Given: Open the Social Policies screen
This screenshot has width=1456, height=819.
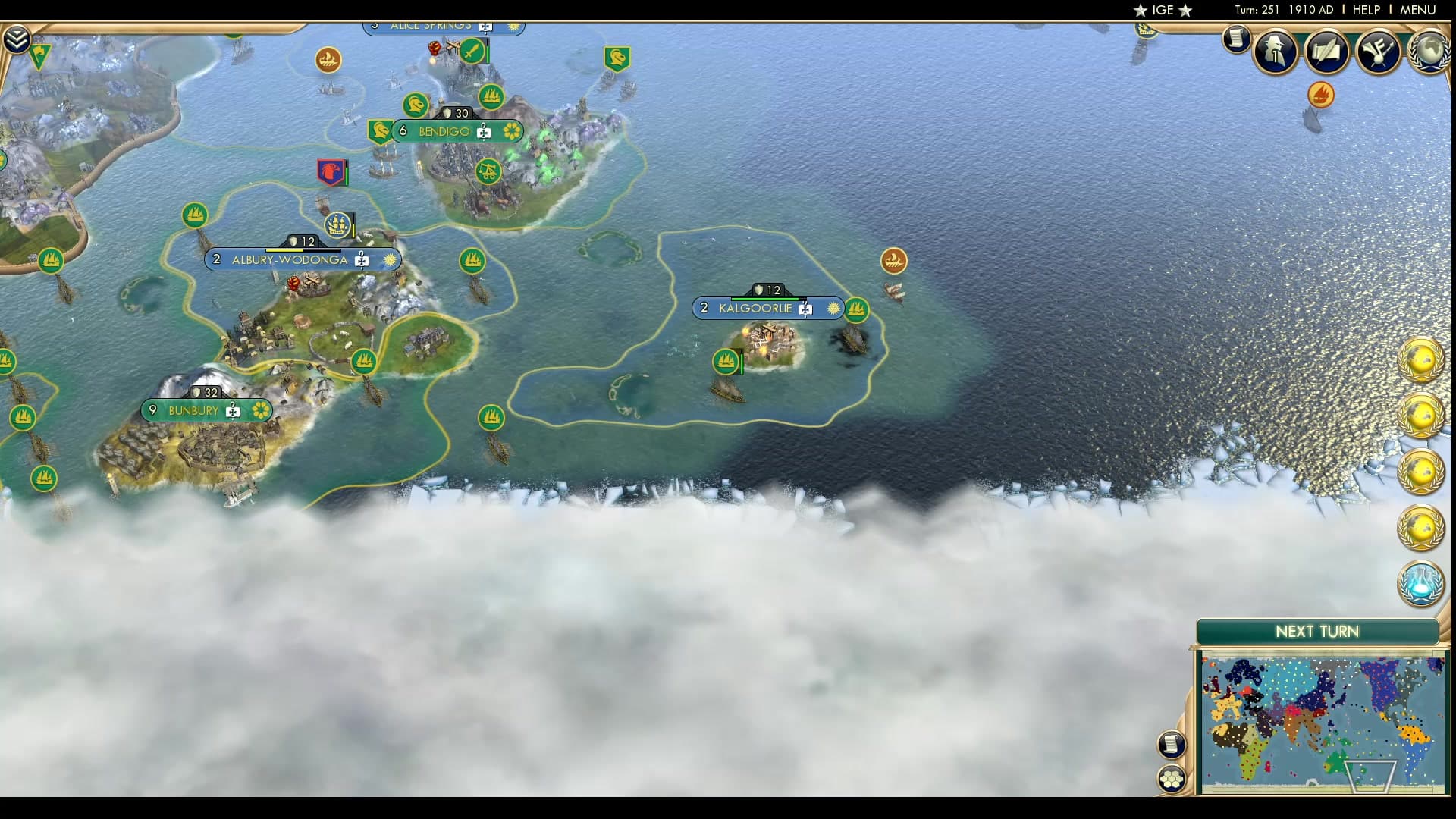Looking at the screenshot, I should tap(1326, 52).
